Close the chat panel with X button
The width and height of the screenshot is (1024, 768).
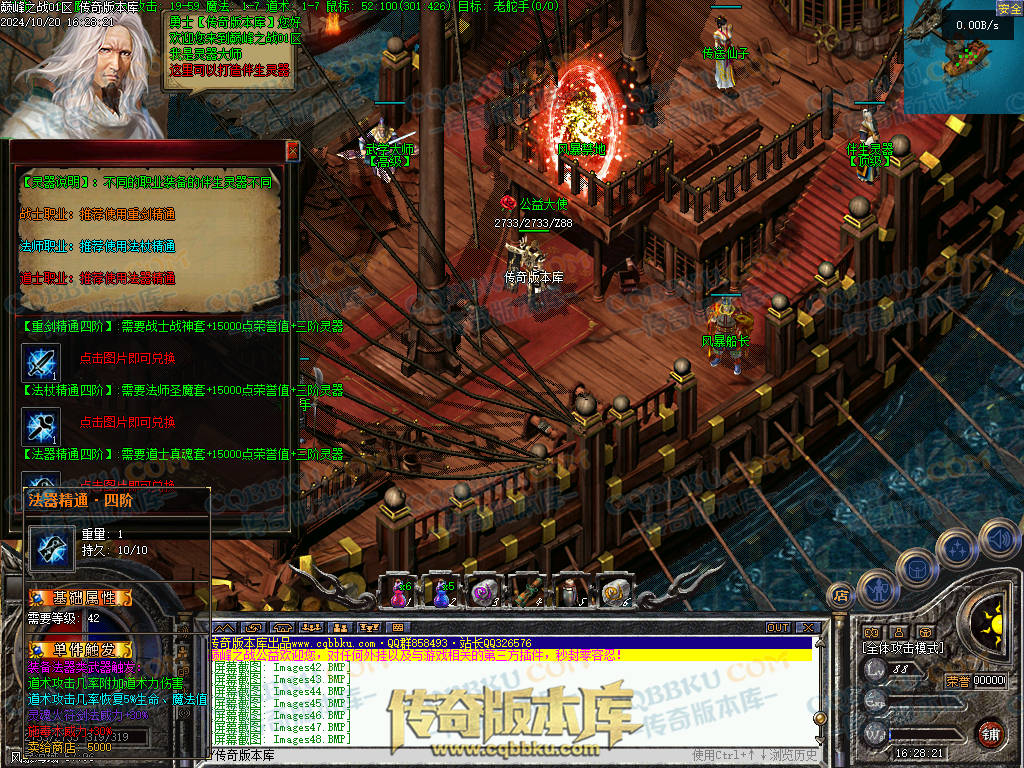coord(807,628)
